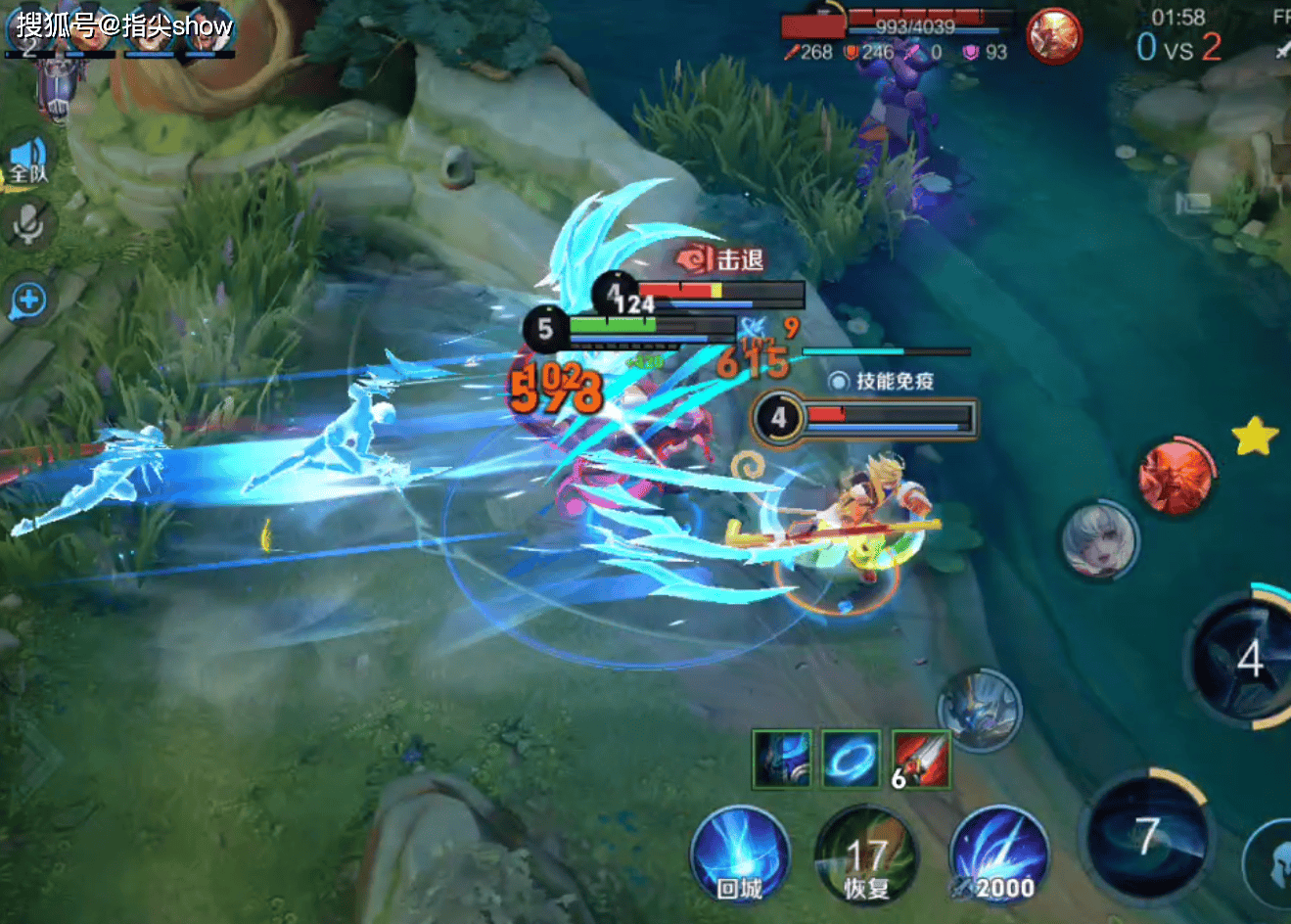
Task: Select the red sword item icon
Action: coord(920,759)
